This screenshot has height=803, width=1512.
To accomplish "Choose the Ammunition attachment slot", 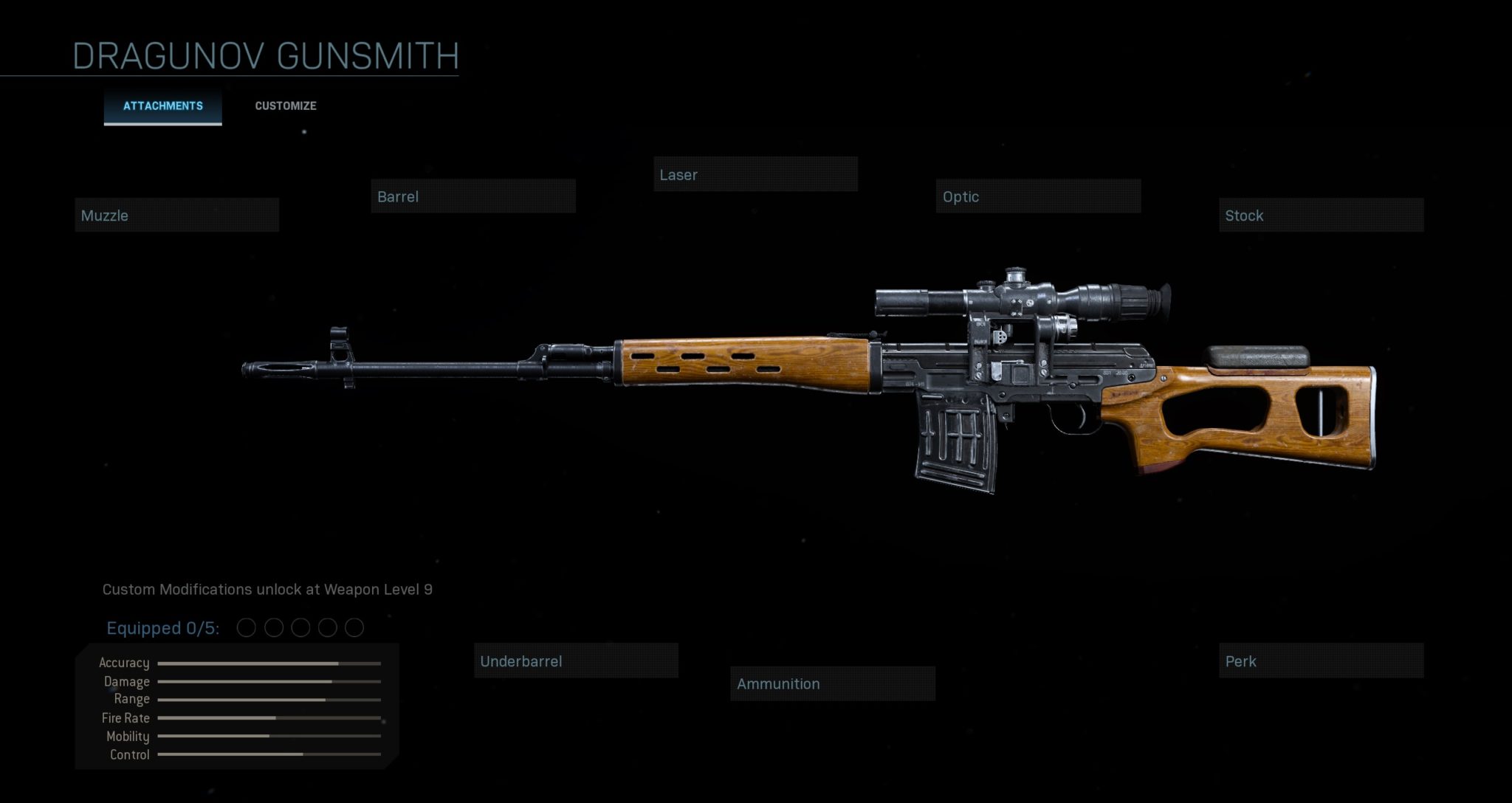I will pyautogui.click(x=833, y=684).
